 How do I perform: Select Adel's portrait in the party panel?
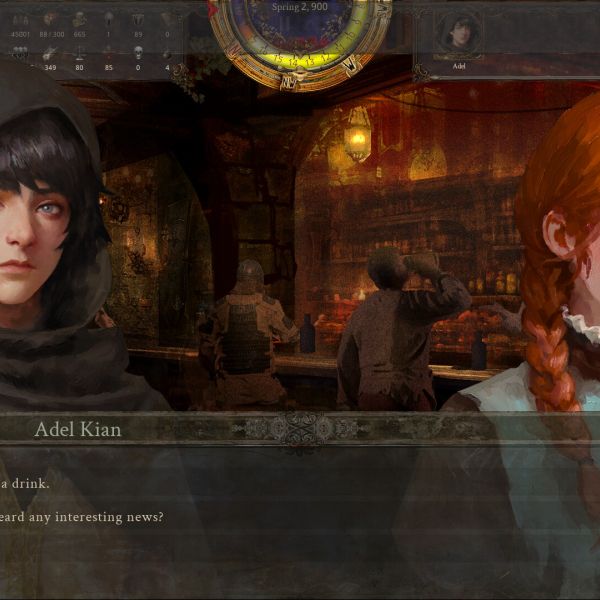(459, 34)
